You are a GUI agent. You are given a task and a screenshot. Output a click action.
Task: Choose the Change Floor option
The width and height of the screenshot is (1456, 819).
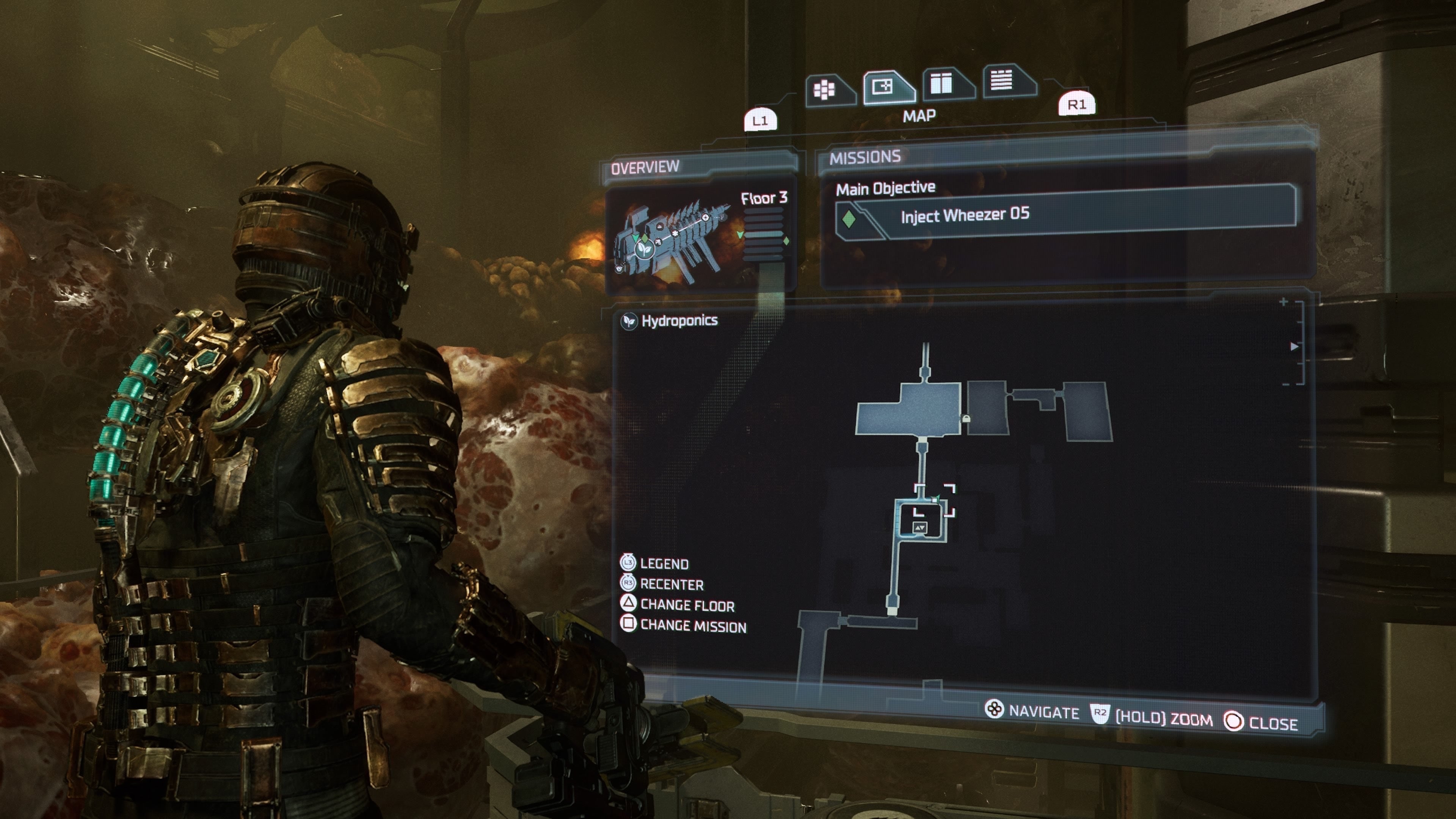click(x=686, y=606)
